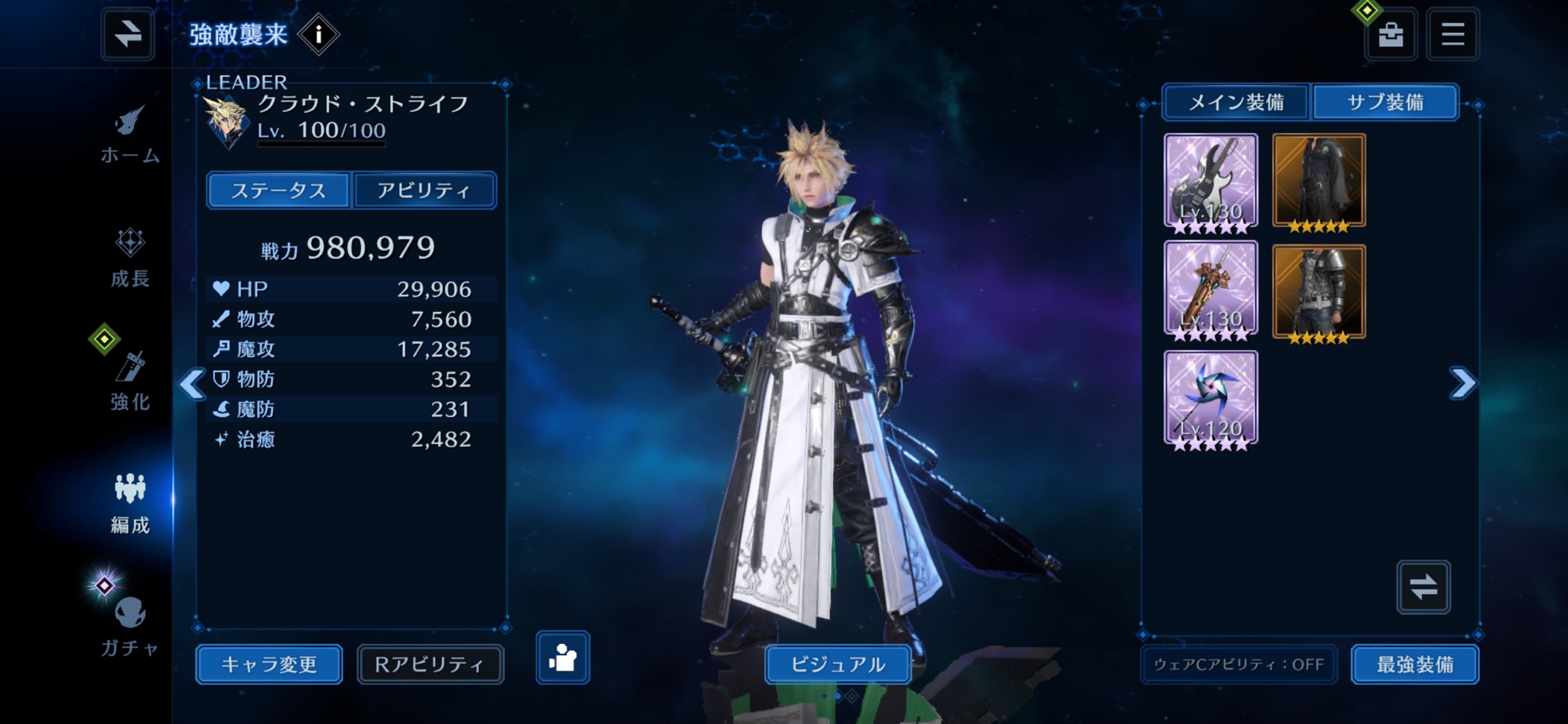Toggle ウェアCアビリティ OFF button

click(1239, 664)
